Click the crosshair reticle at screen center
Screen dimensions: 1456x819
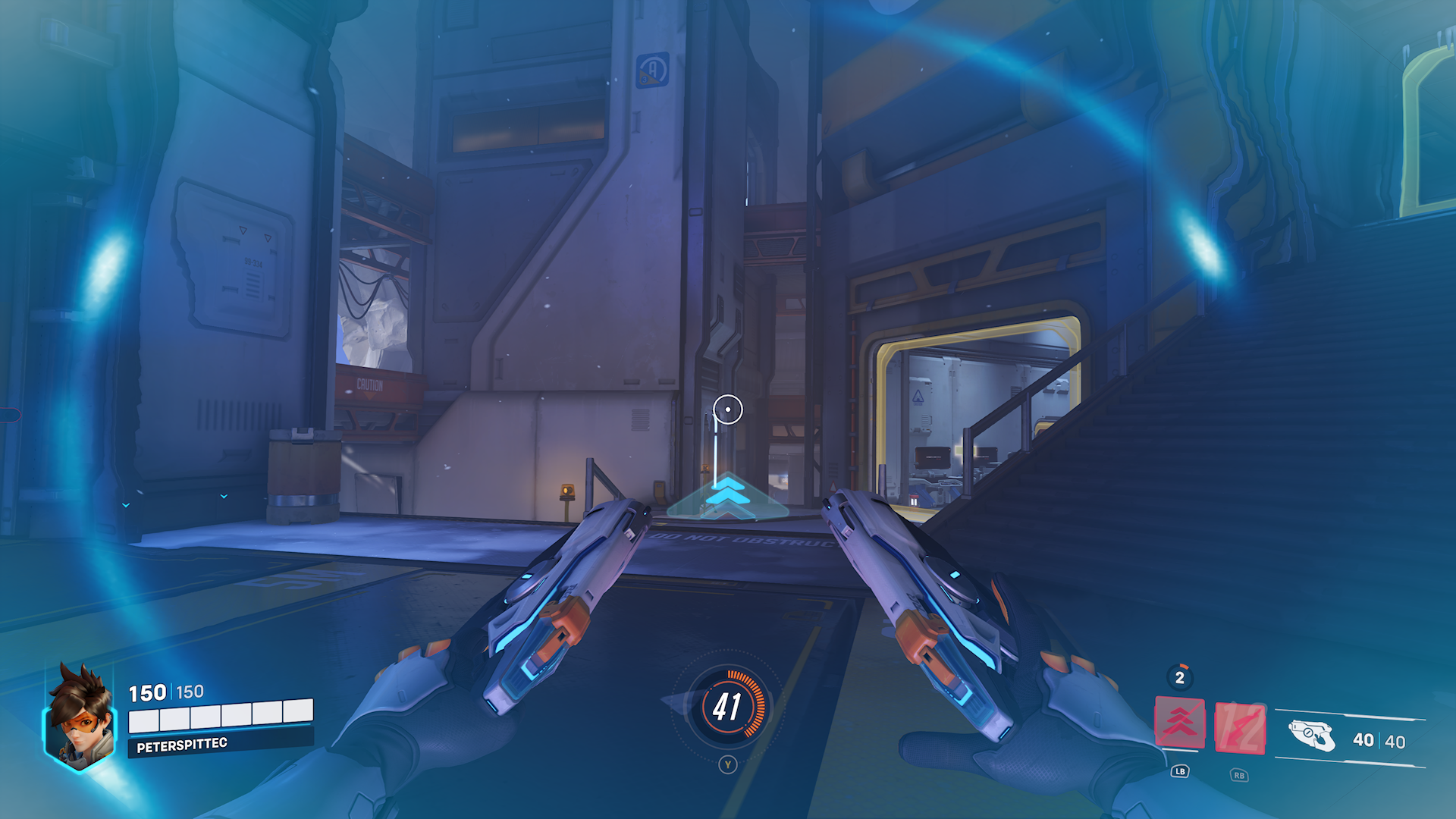click(x=728, y=409)
